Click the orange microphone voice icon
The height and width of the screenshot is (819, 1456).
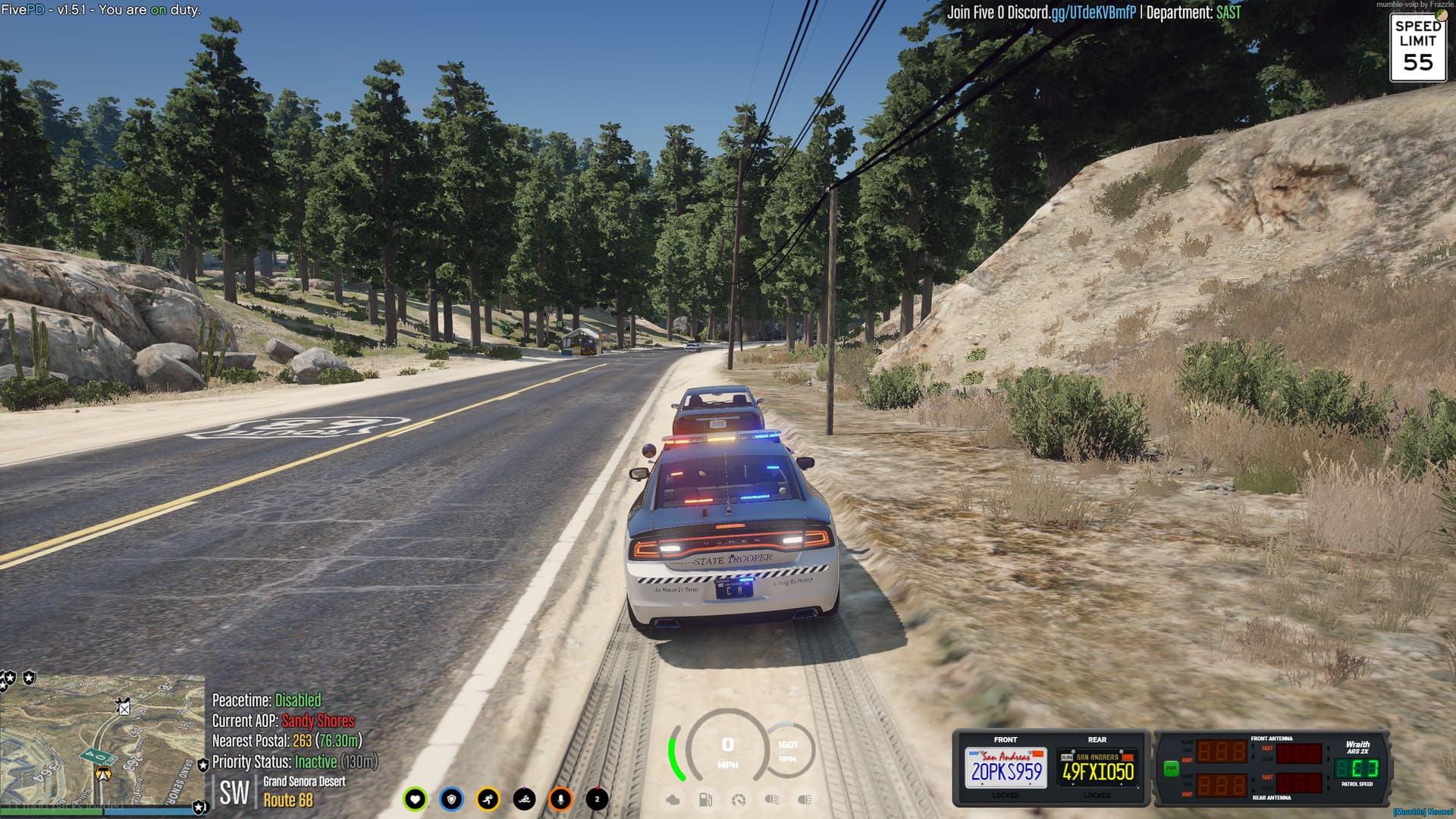click(560, 798)
